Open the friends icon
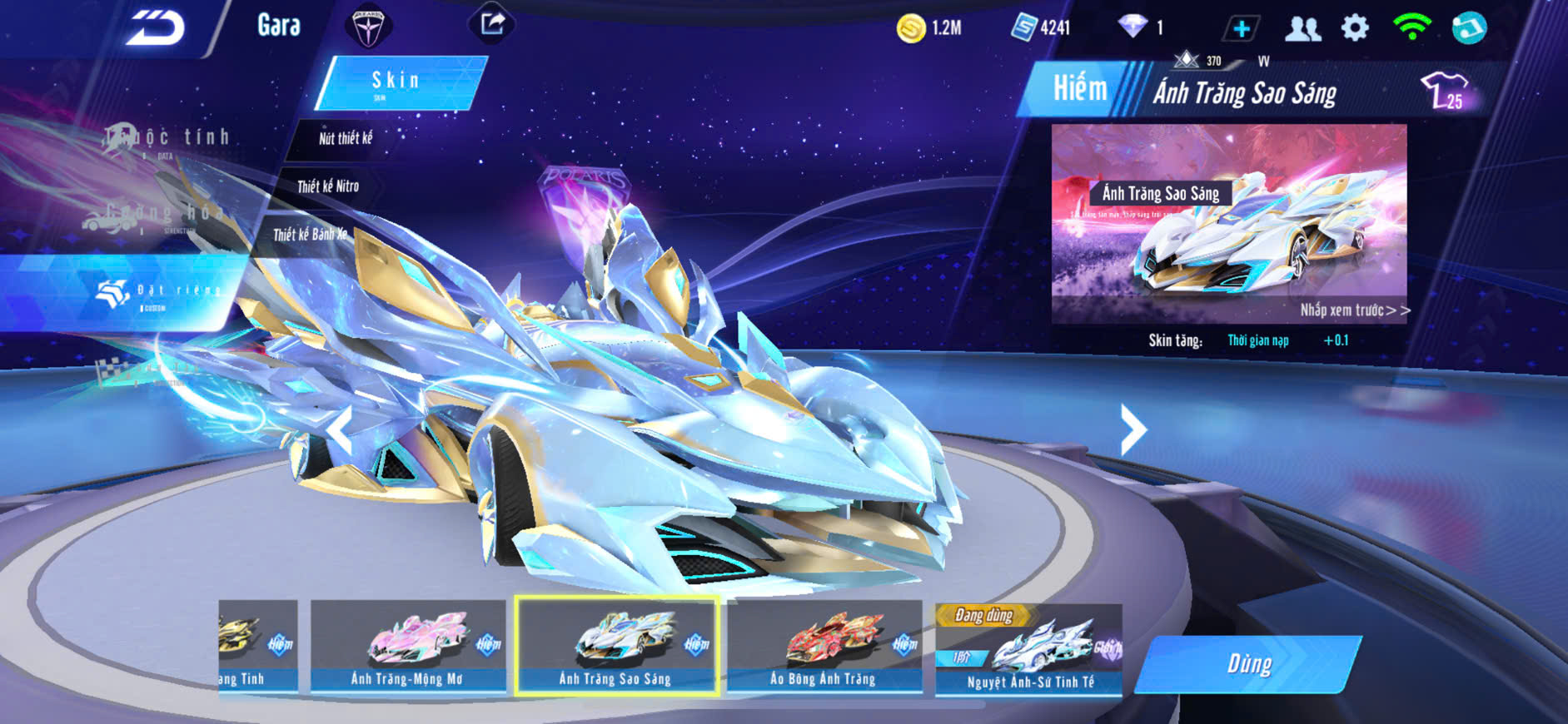 [x=1302, y=29]
